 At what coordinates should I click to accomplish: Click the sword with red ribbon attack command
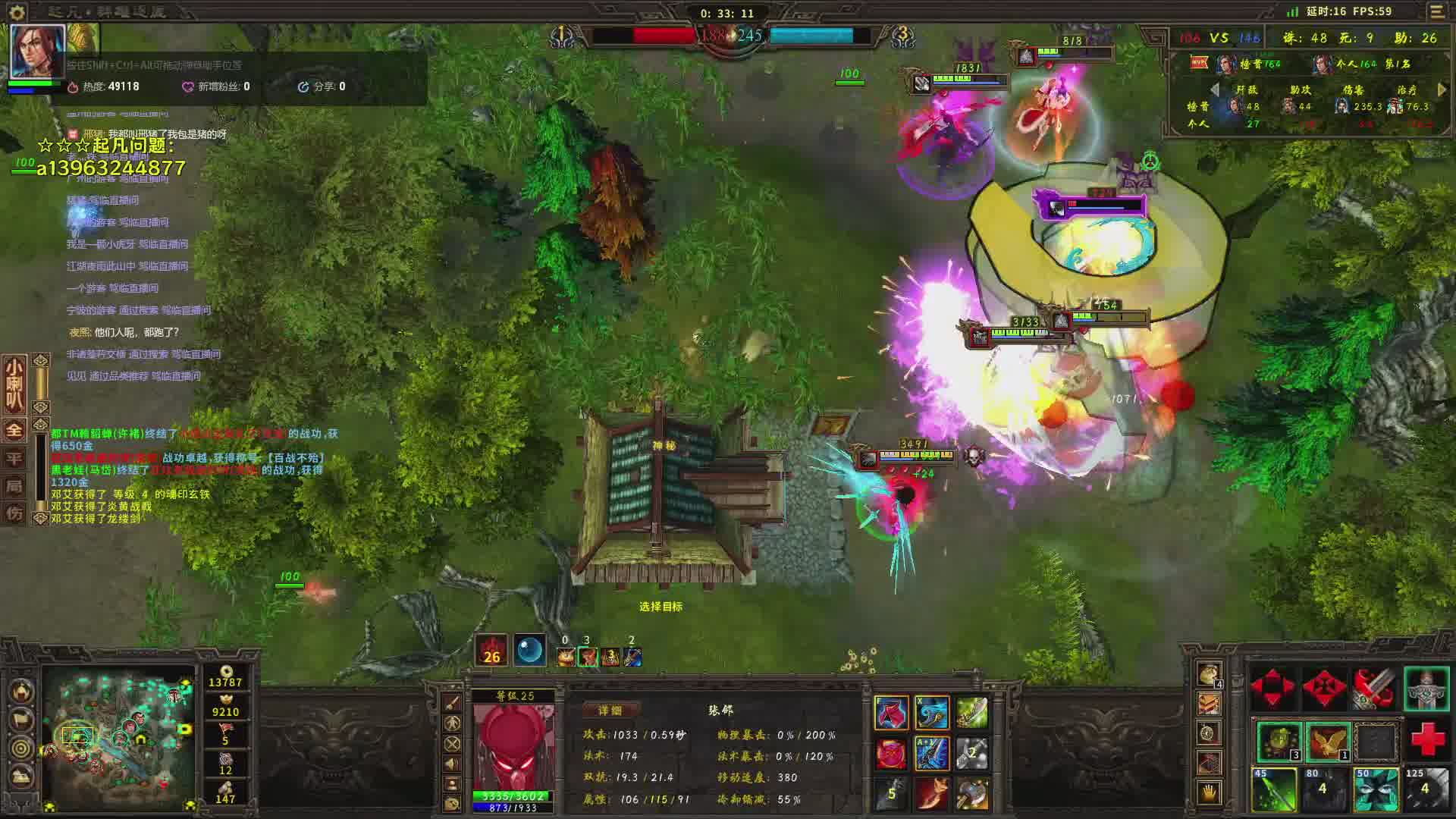point(1374,688)
